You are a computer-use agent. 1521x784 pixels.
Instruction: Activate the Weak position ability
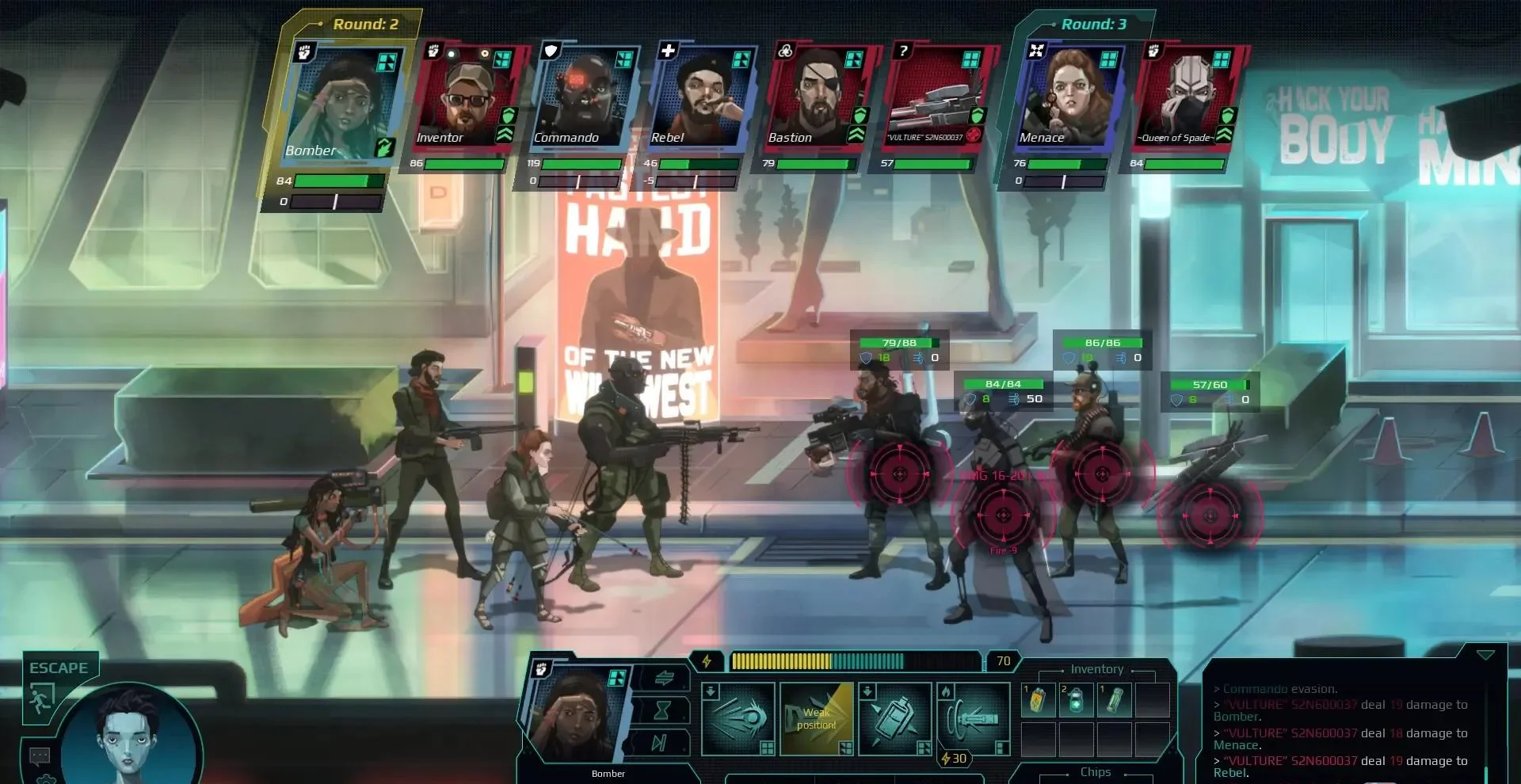point(817,717)
